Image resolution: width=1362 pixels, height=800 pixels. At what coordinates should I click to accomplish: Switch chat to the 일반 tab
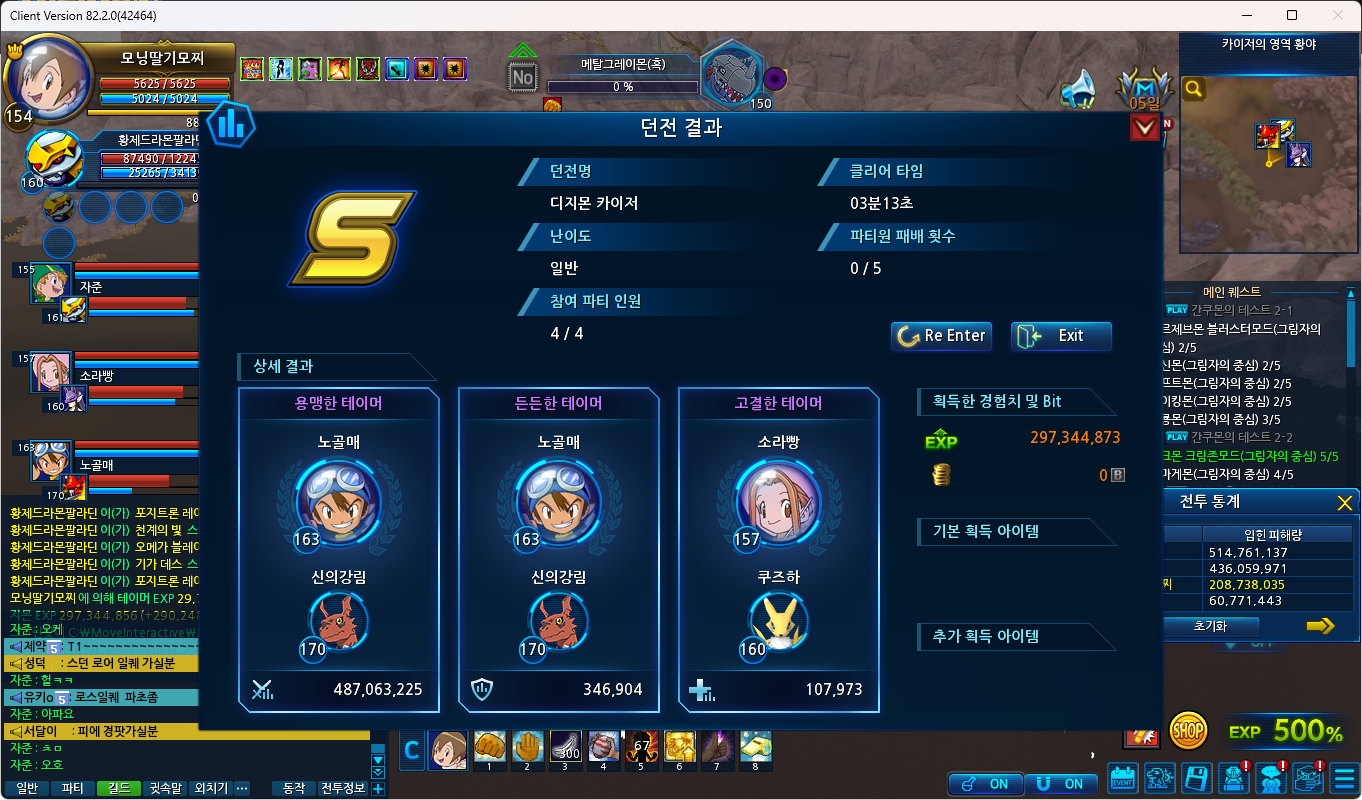[27, 788]
